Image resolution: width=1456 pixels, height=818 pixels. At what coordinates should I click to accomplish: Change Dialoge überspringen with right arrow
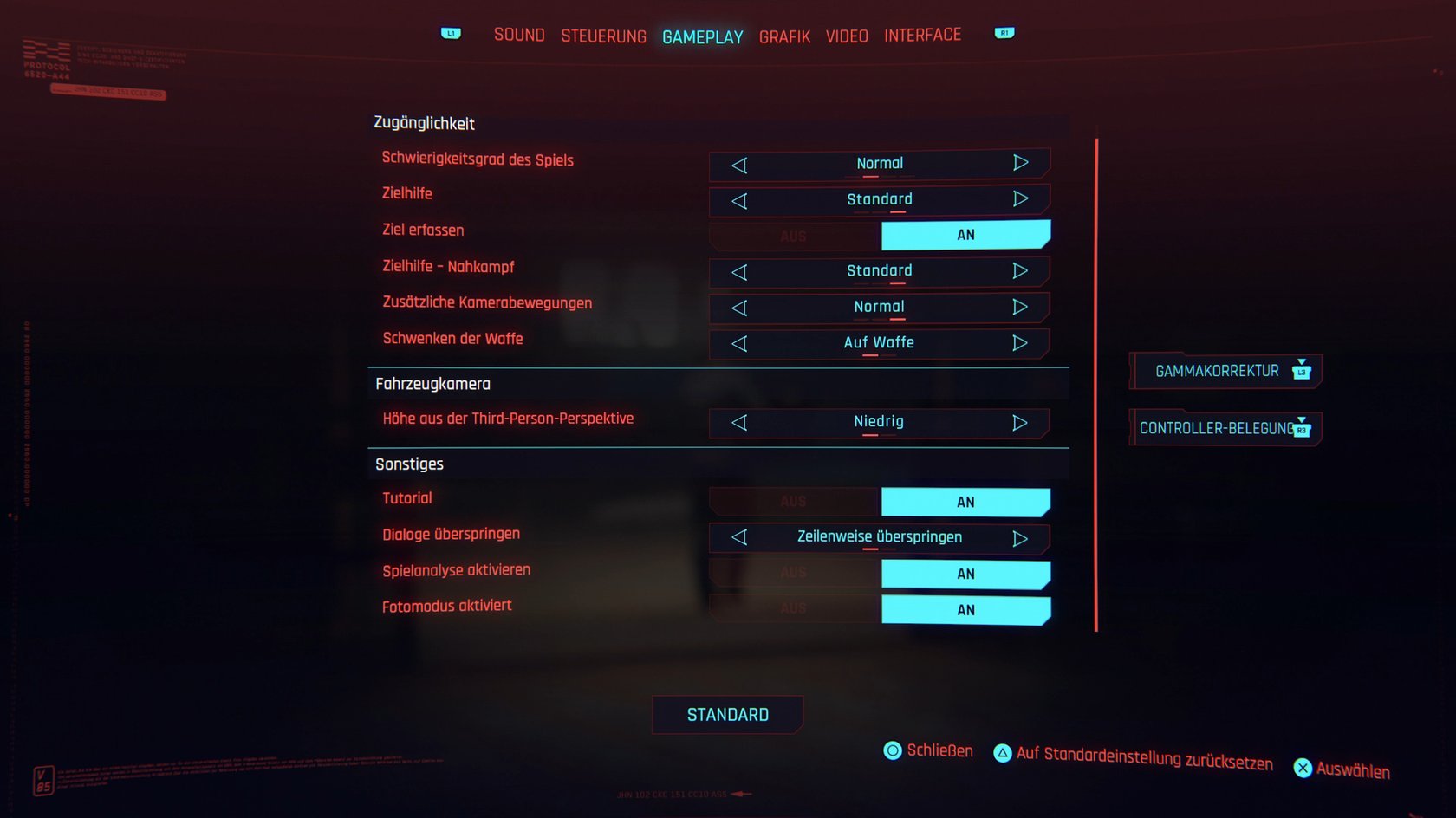[1020, 538]
